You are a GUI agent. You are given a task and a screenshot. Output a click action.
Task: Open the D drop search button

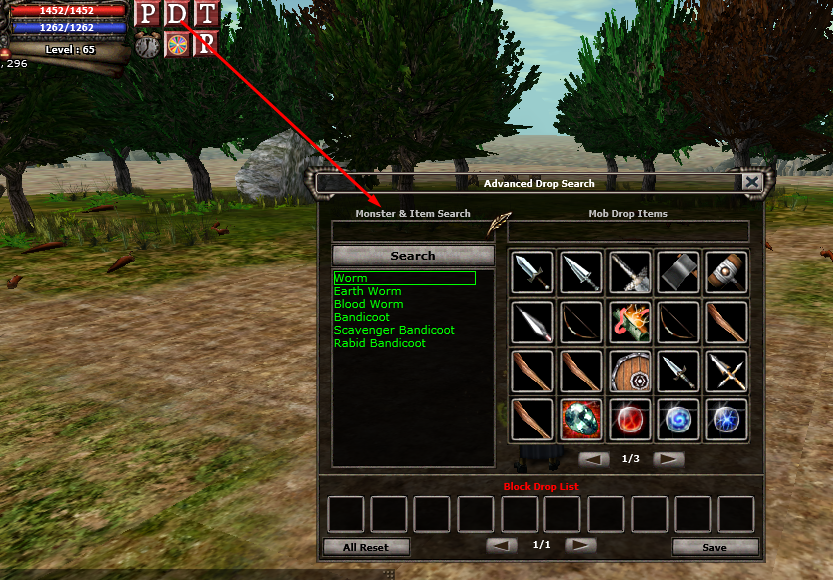(177, 14)
